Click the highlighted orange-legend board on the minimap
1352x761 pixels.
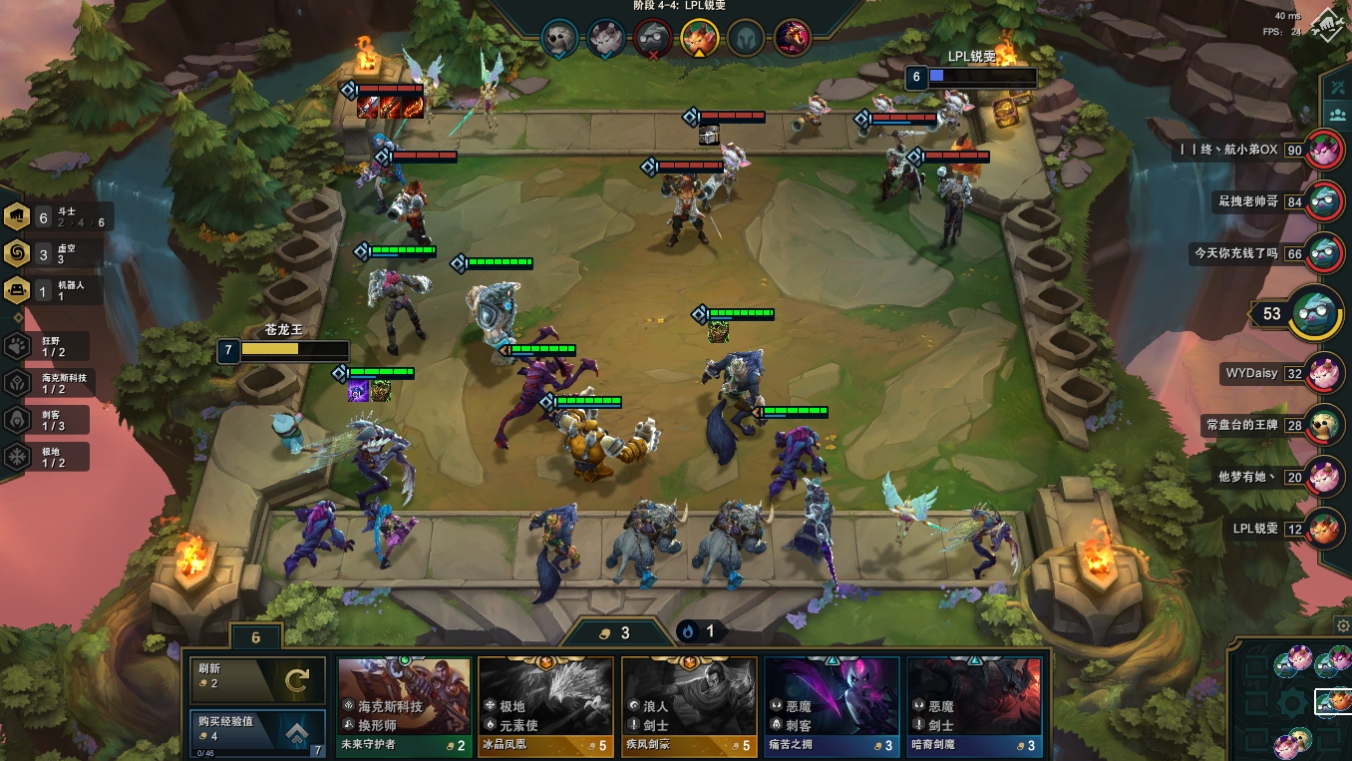(x=1330, y=703)
